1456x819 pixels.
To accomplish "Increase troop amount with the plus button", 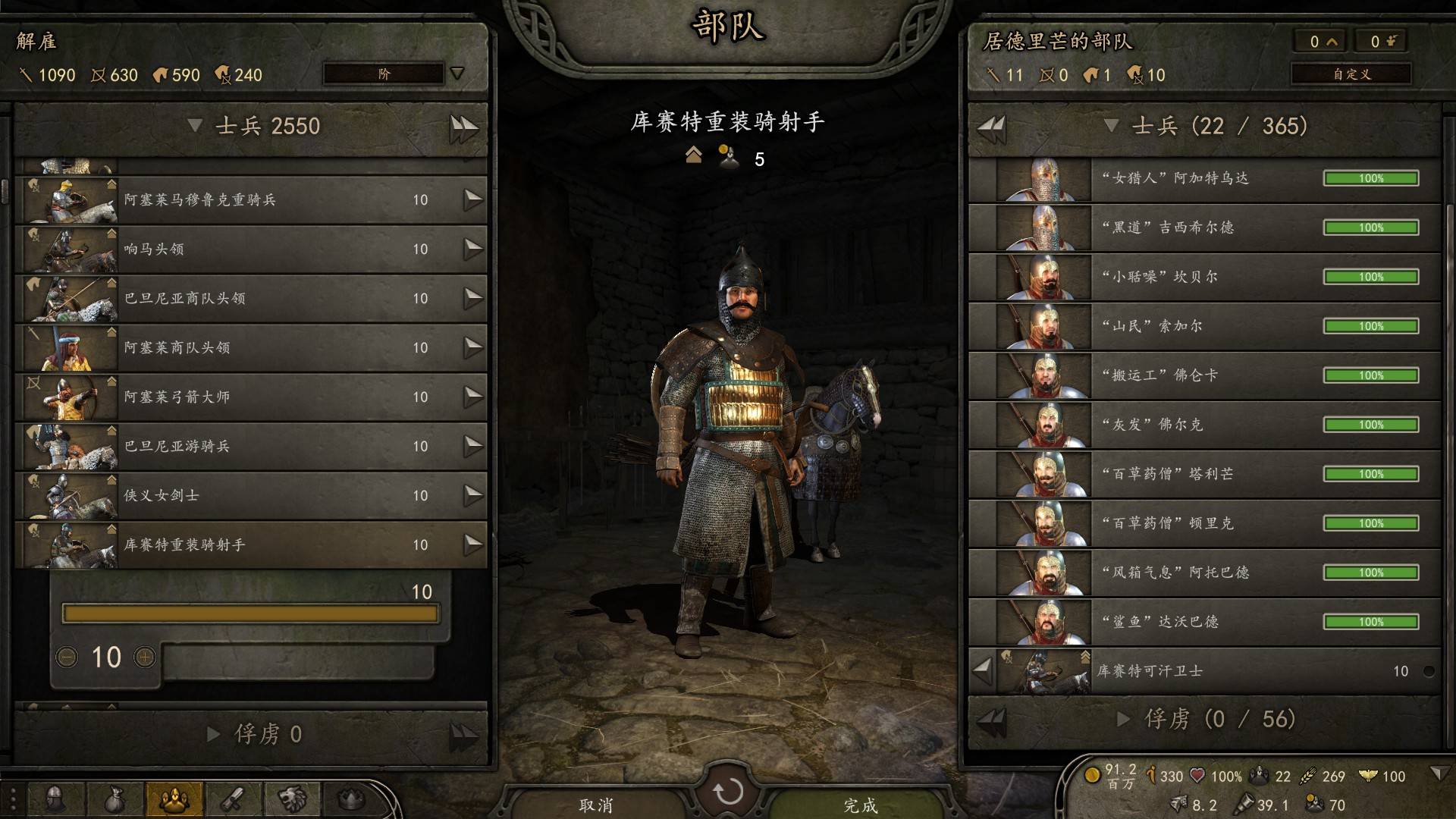I will pos(145,657).
